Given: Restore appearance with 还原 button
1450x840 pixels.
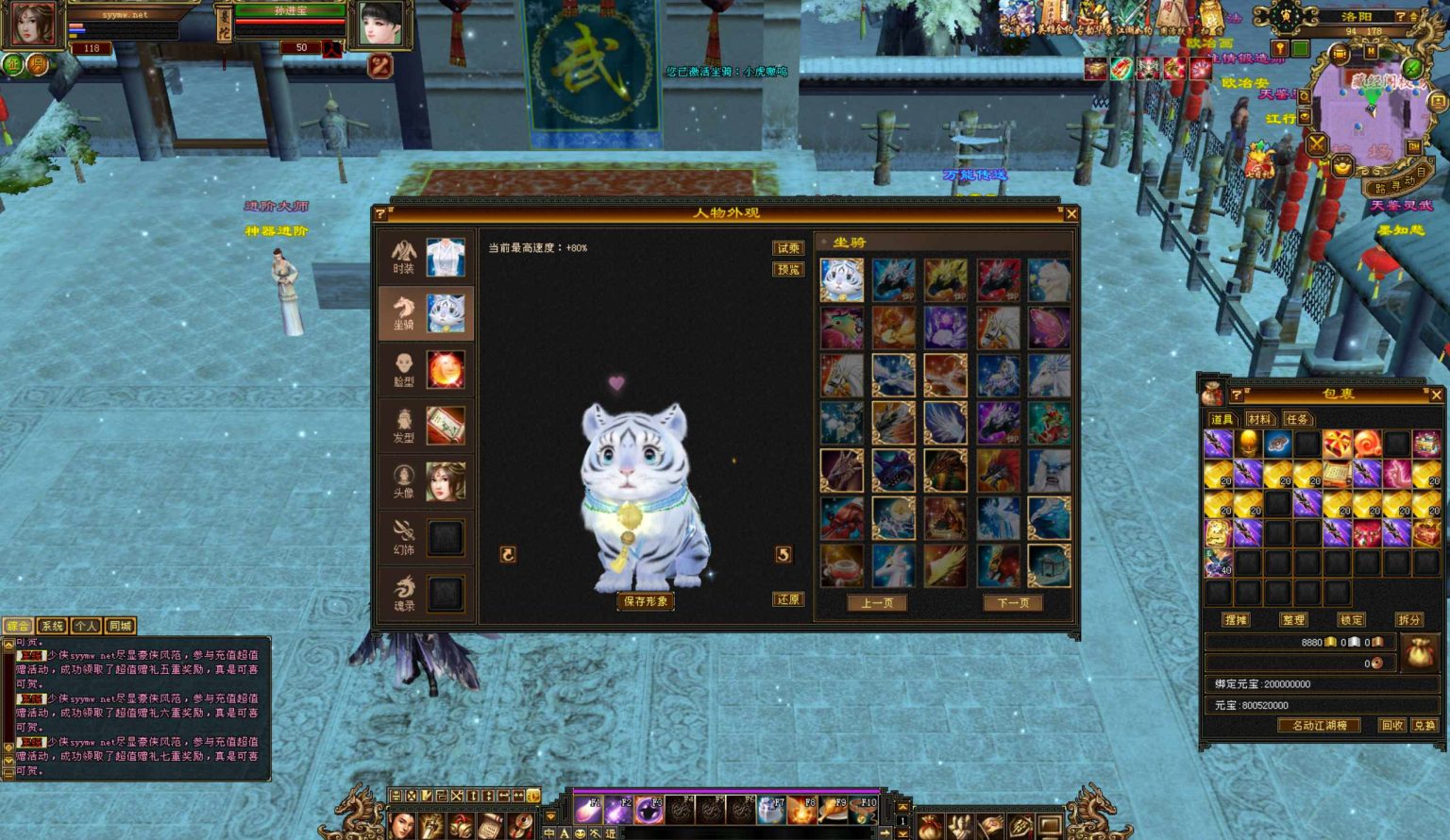Looking at the screenshot, I should coord(788,600).
